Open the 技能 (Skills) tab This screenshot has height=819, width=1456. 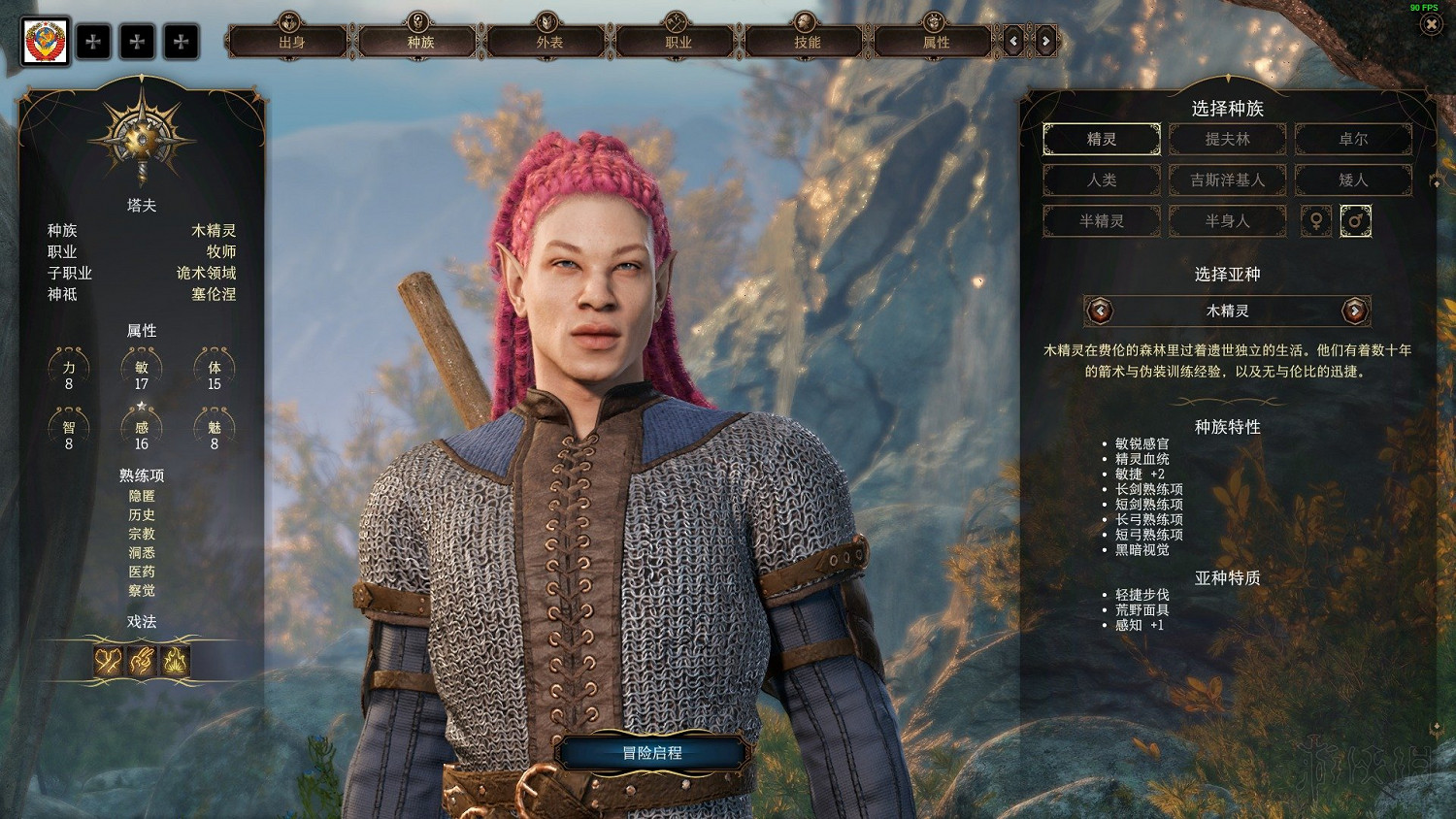pos(807,42)
